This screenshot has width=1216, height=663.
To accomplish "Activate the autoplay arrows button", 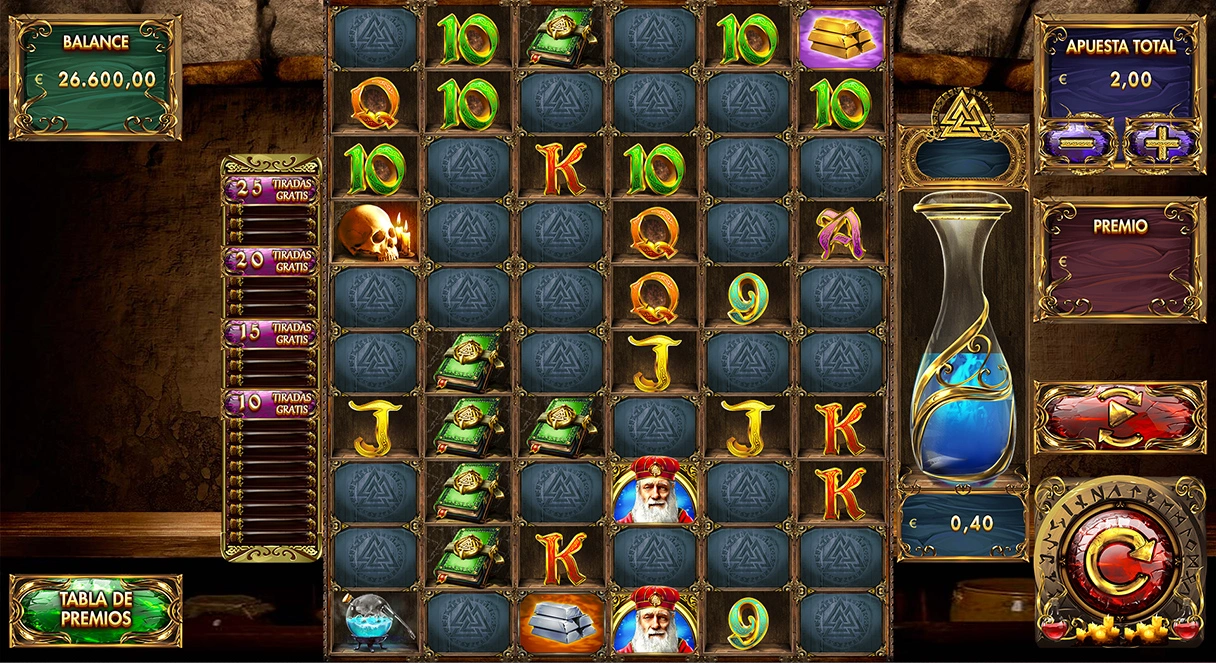I will 1119,416.
